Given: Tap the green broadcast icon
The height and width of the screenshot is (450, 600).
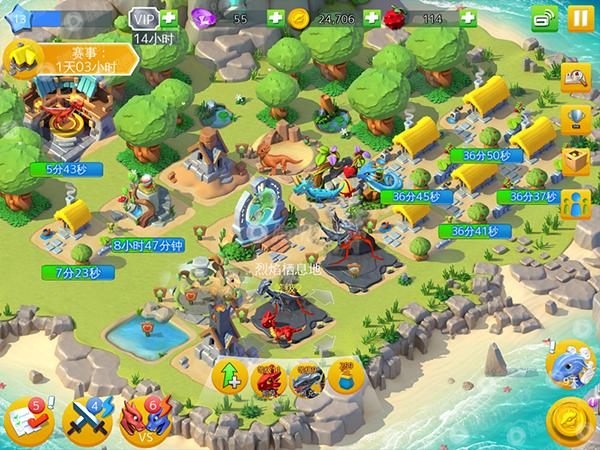Looking at the screenshot, I should (x=544, y=18).
